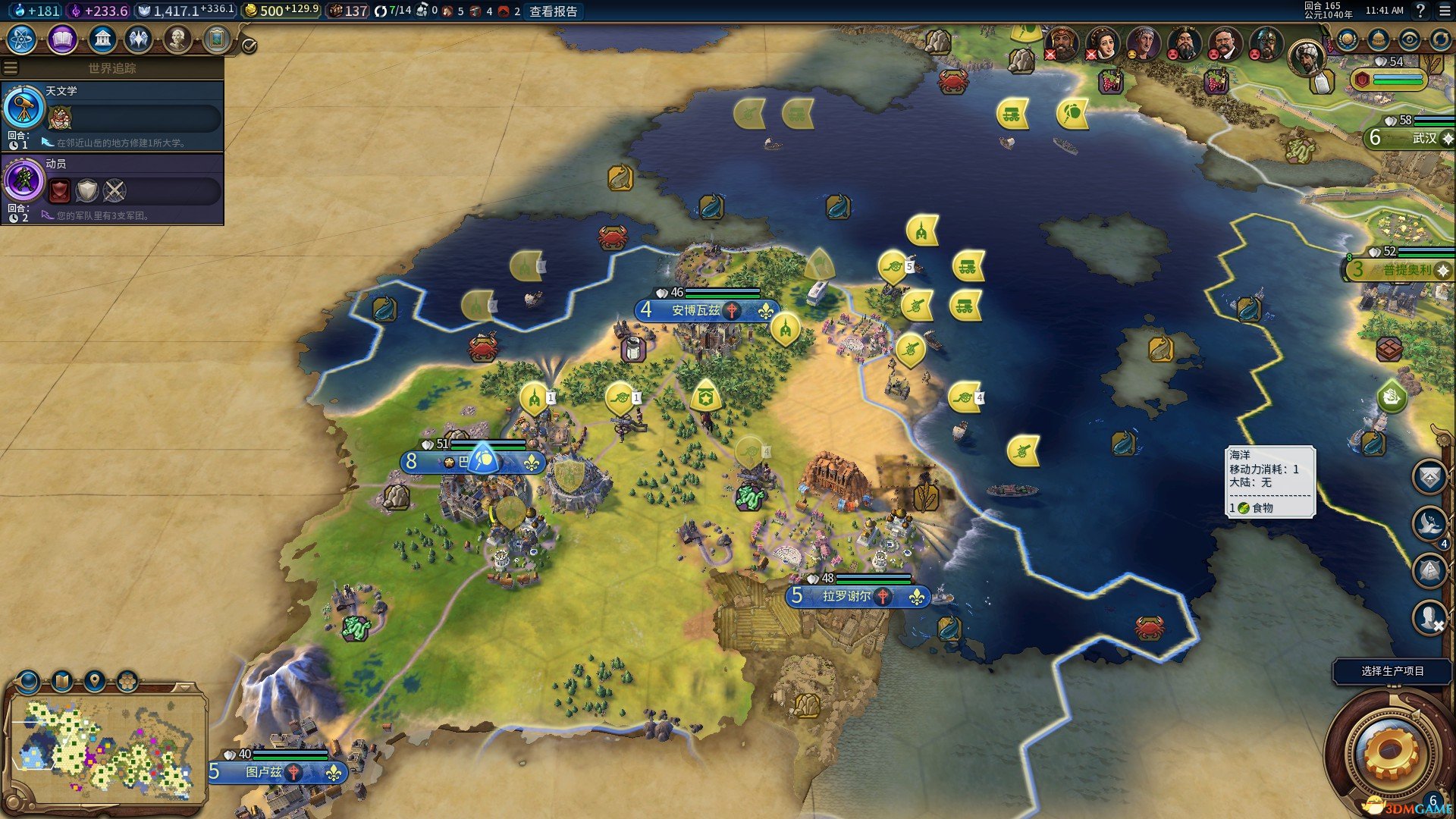Image resolution: width=1456 pixels, height=819 pixels.
Task: Open the minimap lens globe button
Action: 29,681
